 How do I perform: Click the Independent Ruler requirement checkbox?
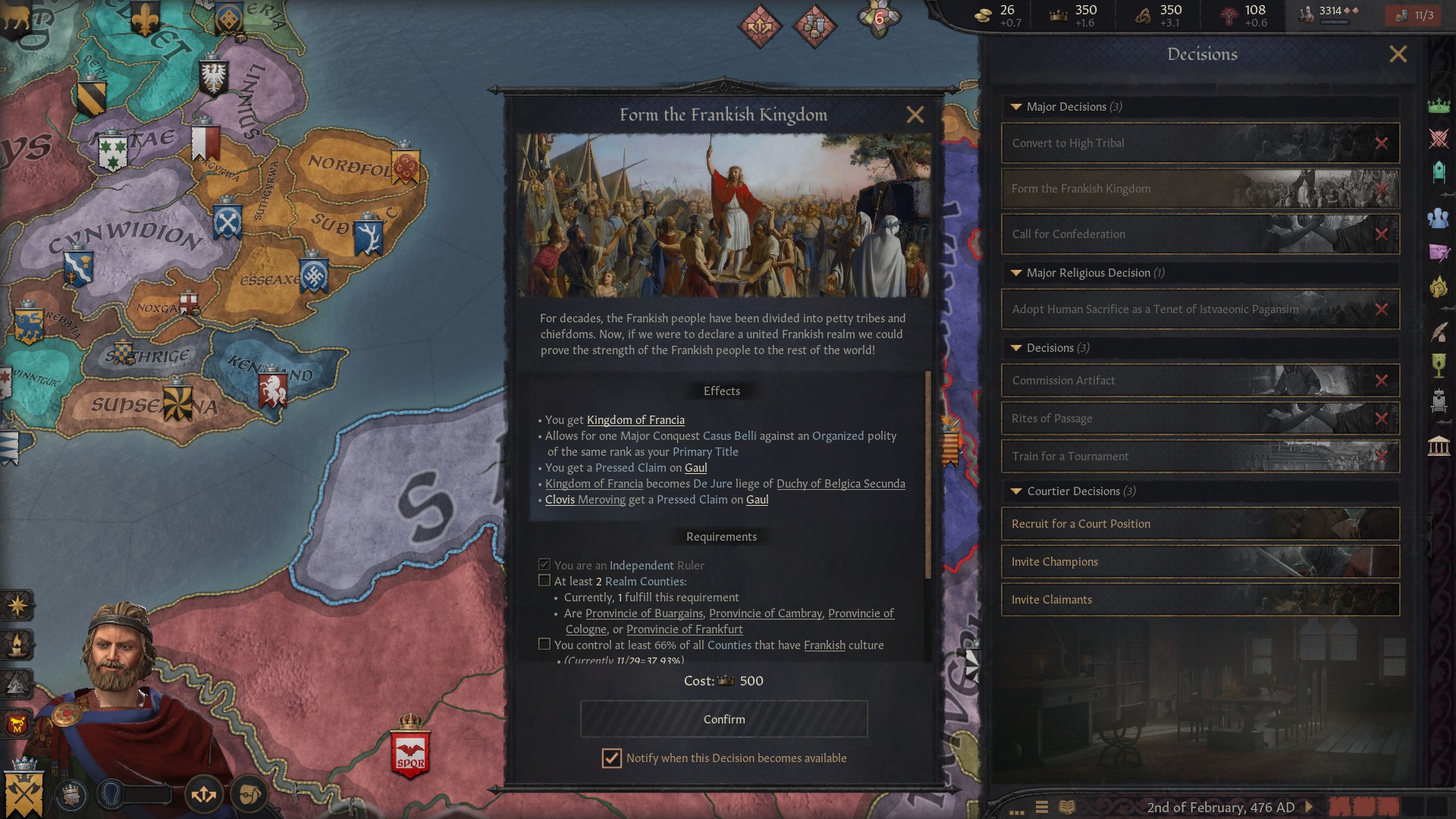pyautogui.click(x=544, y=564)
